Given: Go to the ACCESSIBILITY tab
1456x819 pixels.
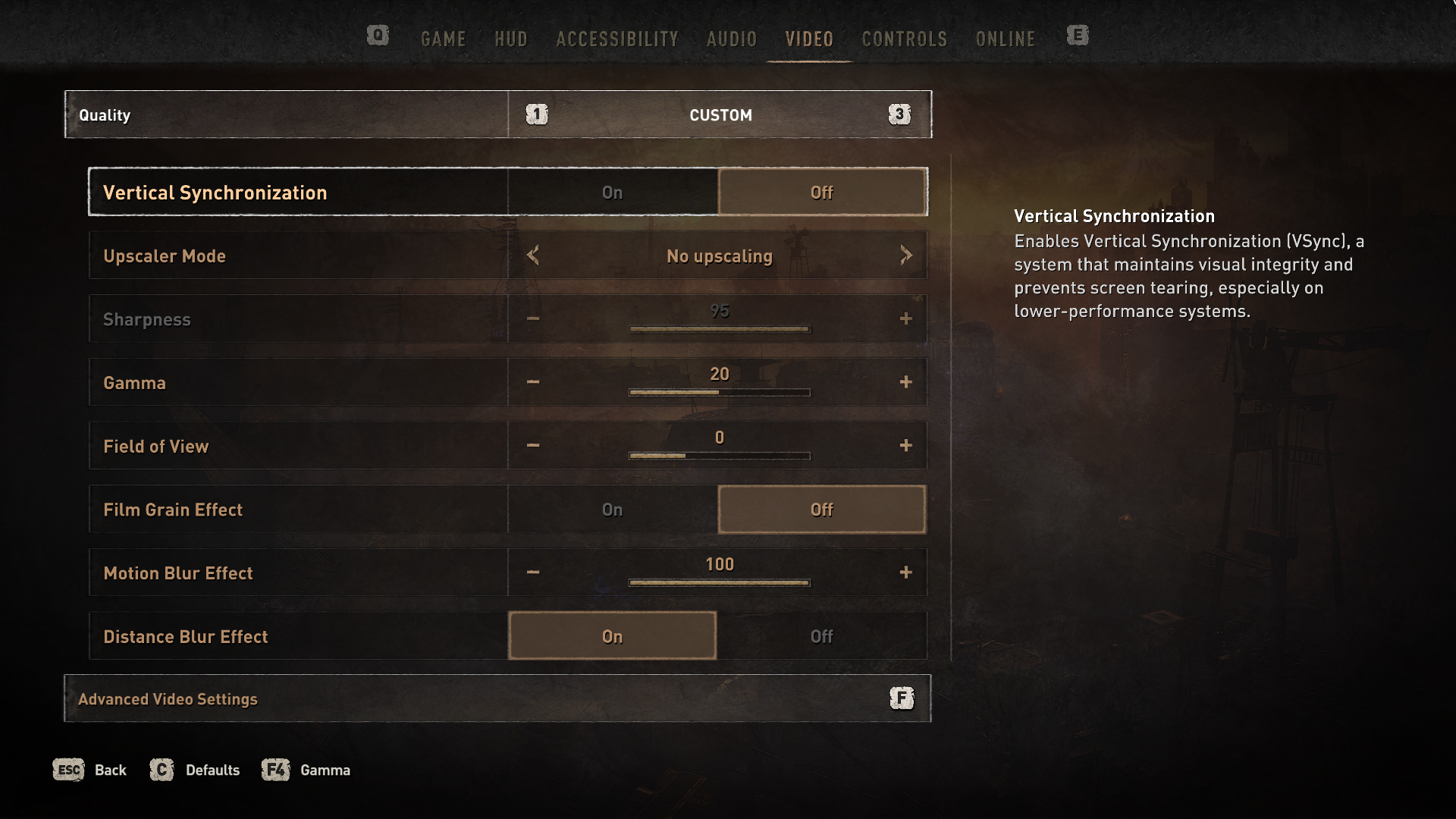Looking at the screenshot, I should [617, 39].
